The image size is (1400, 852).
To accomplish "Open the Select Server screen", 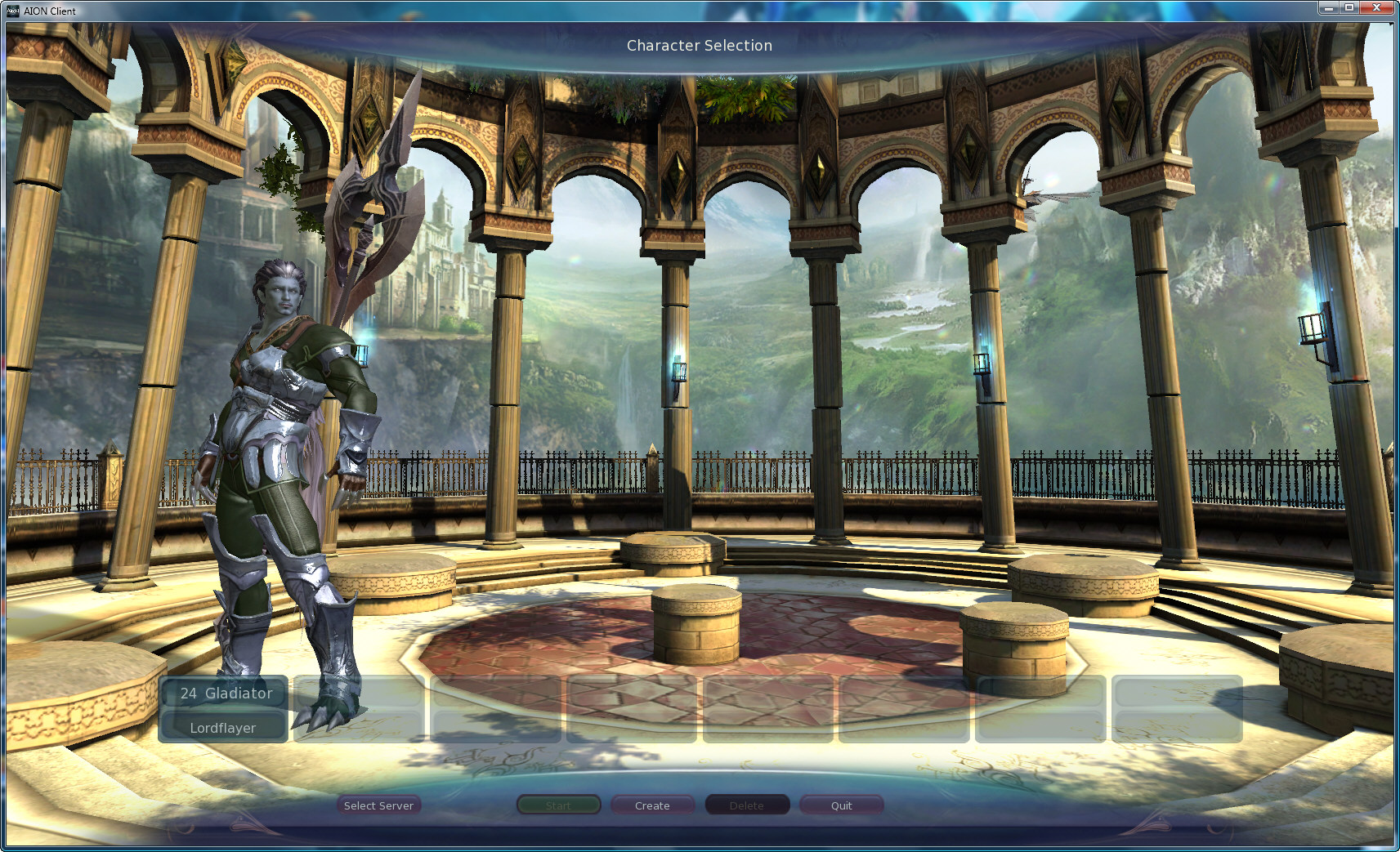I will (x=378, y=805).
